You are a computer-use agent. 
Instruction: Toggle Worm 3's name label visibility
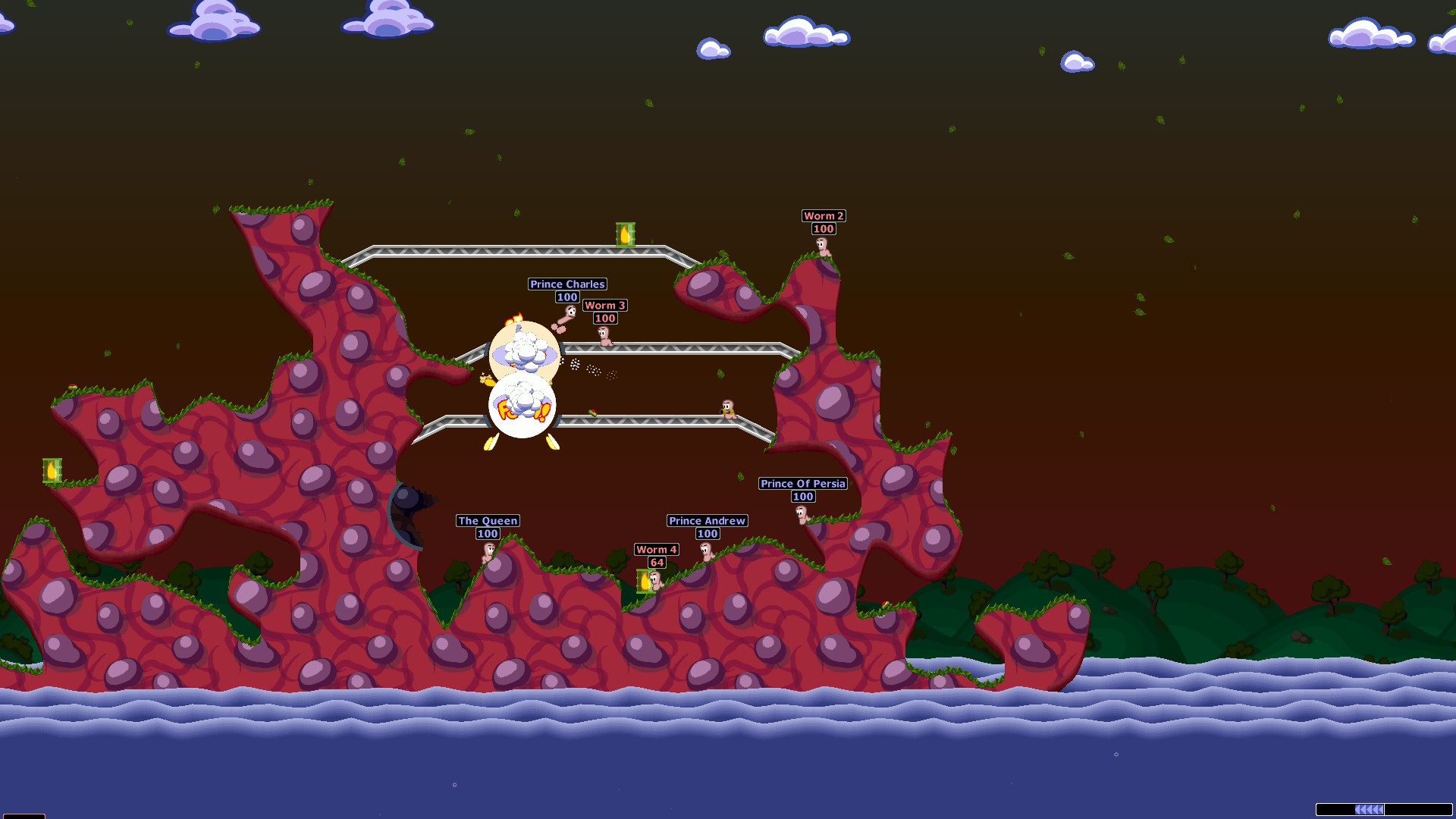pyautogui.click(x=604, y=306)
